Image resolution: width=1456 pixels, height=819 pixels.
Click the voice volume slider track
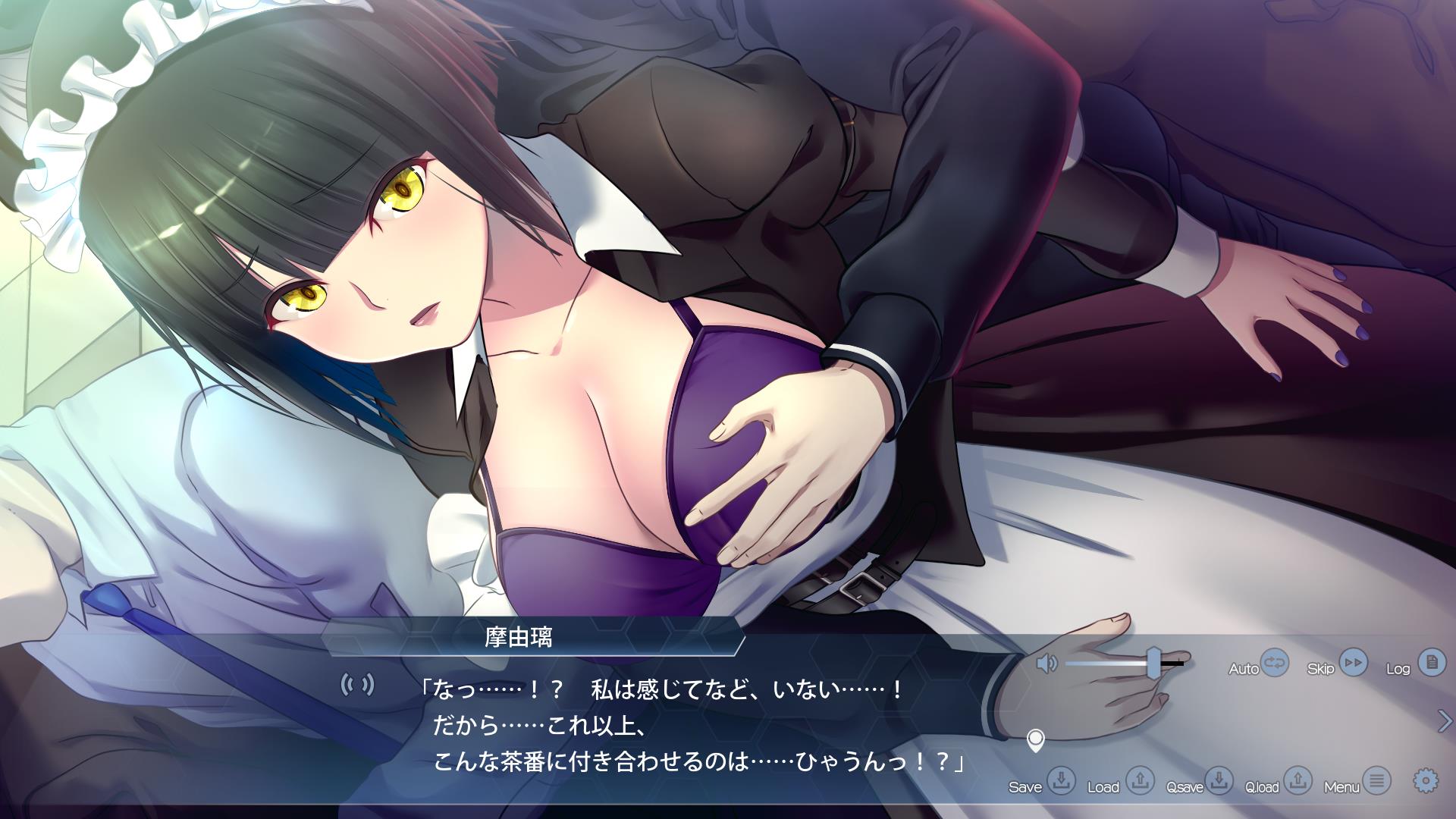coord(1107,664)
